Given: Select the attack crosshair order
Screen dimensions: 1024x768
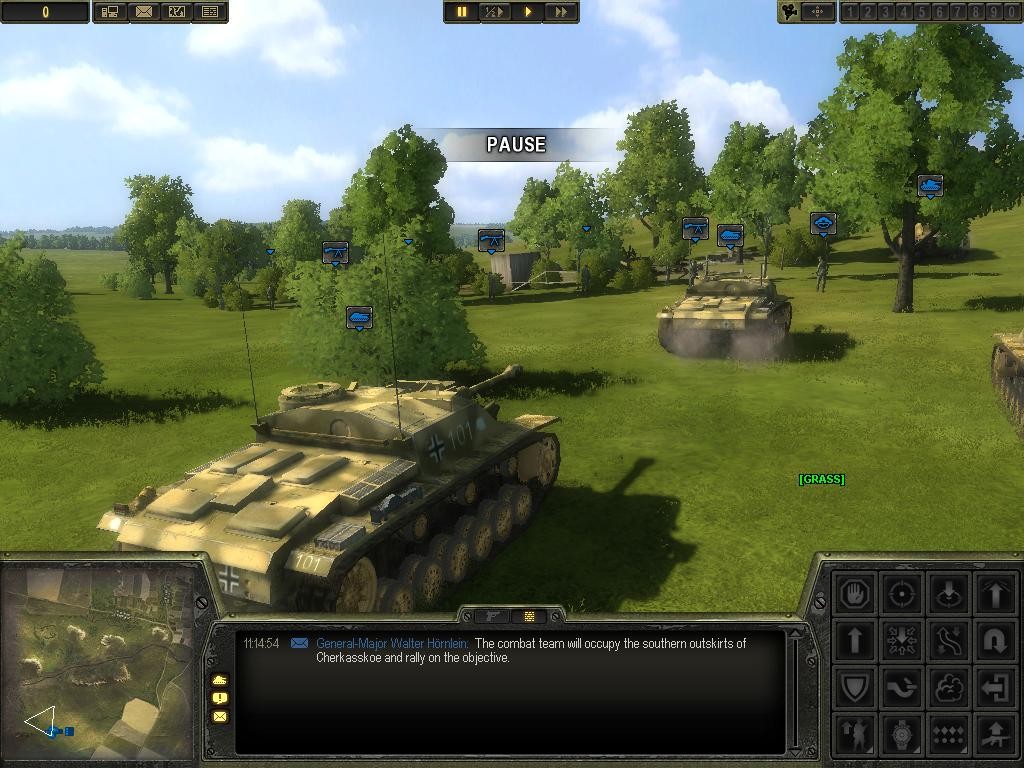Looking at the screenshot, I should [x=902, y=594].
